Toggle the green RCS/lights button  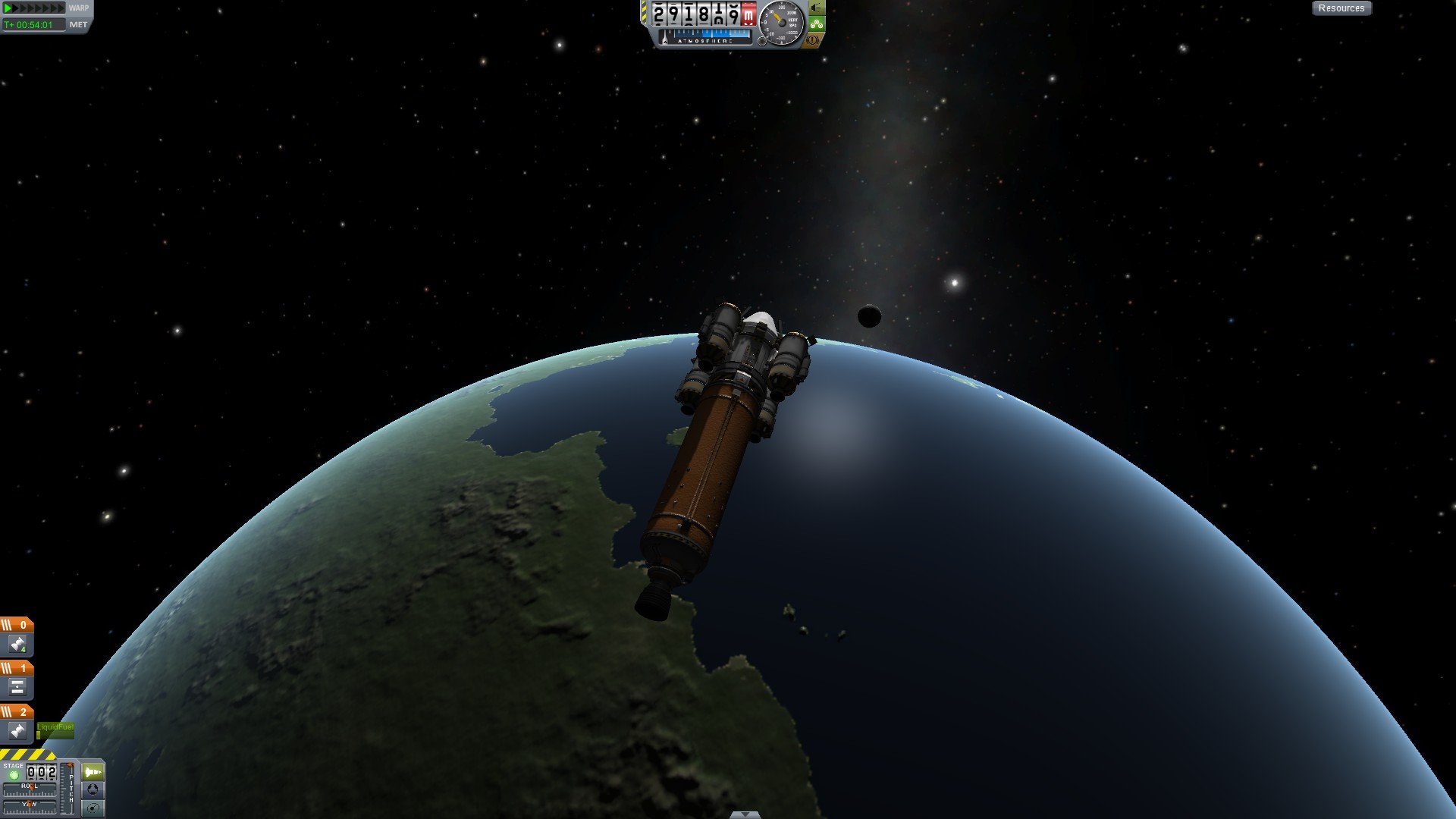click(816, 24)
